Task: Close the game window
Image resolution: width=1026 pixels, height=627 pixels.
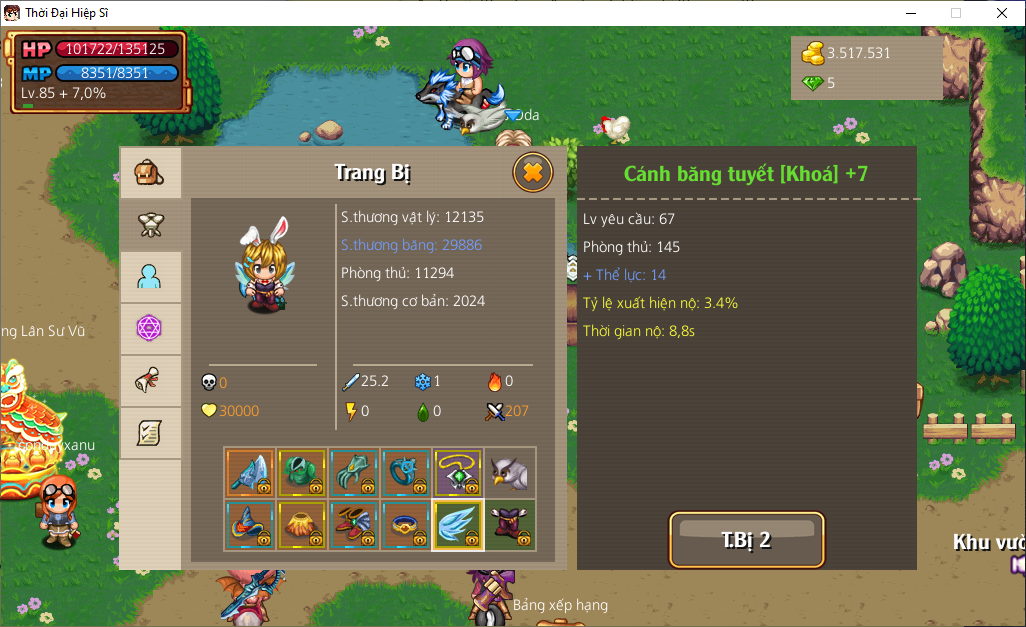Action: [1002, 13]
